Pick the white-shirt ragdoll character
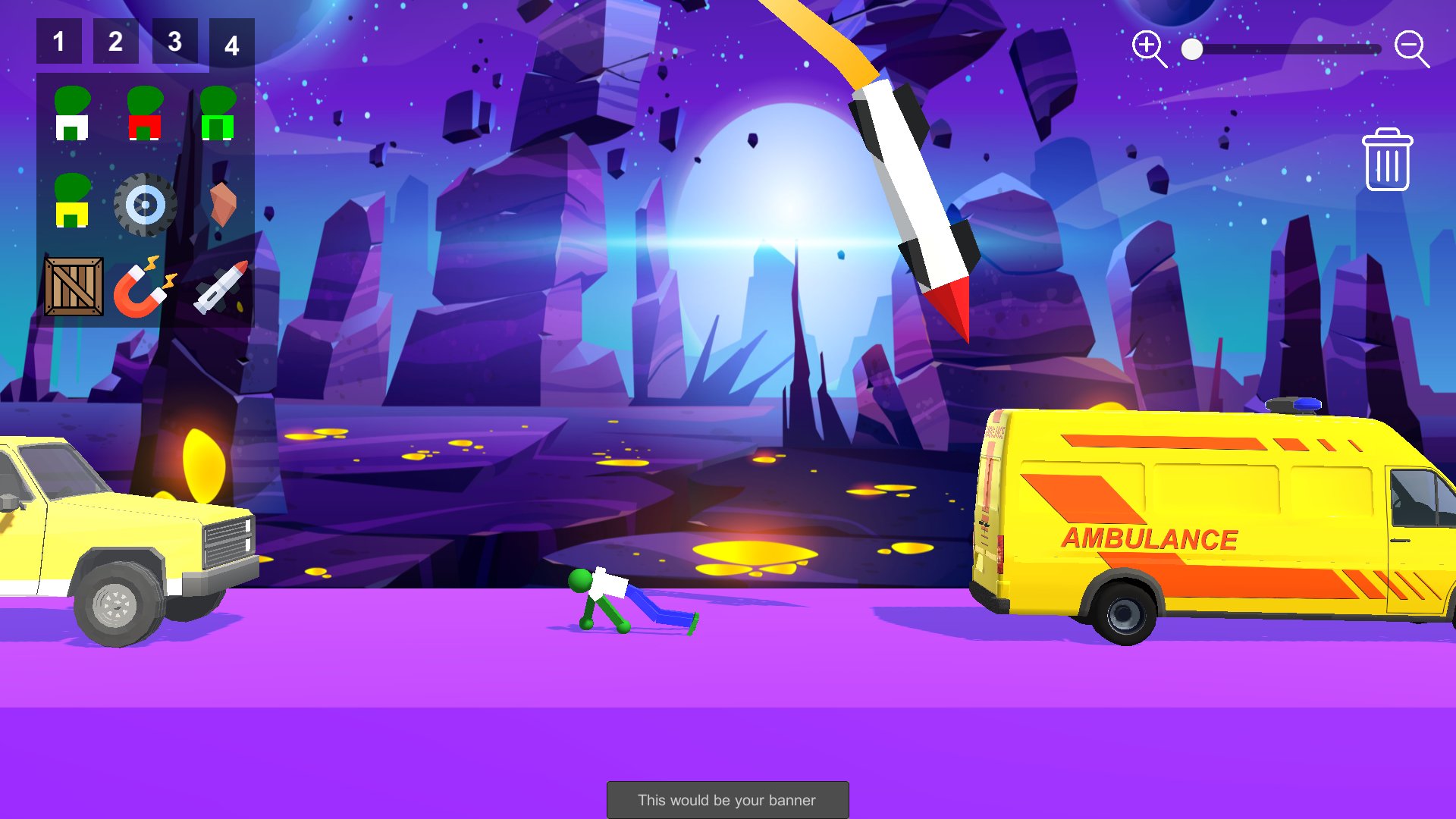This screenshot has height=819, width=1456. click(72, 114)
